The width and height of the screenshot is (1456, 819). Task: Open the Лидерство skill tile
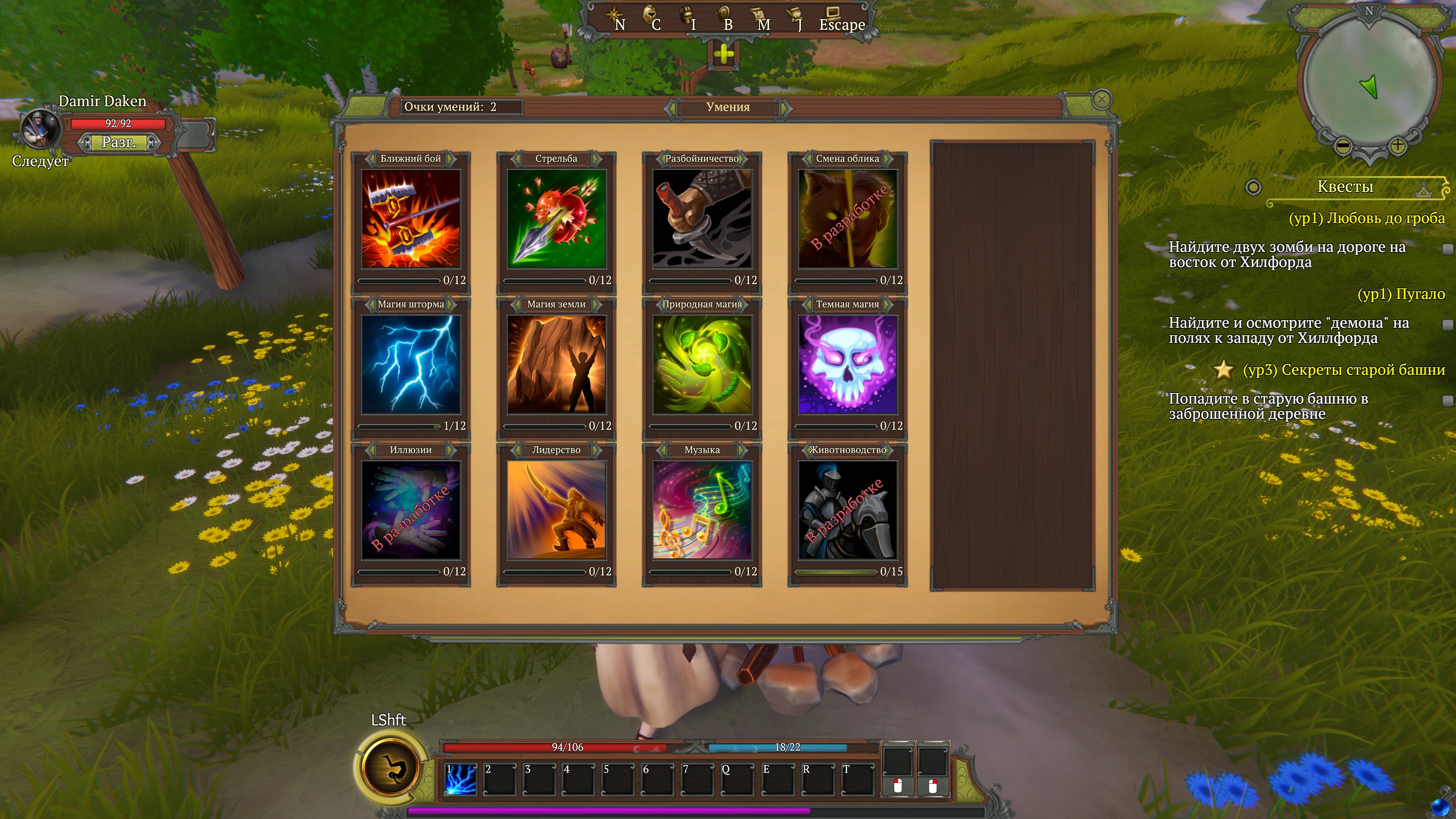tap(556, 510)
